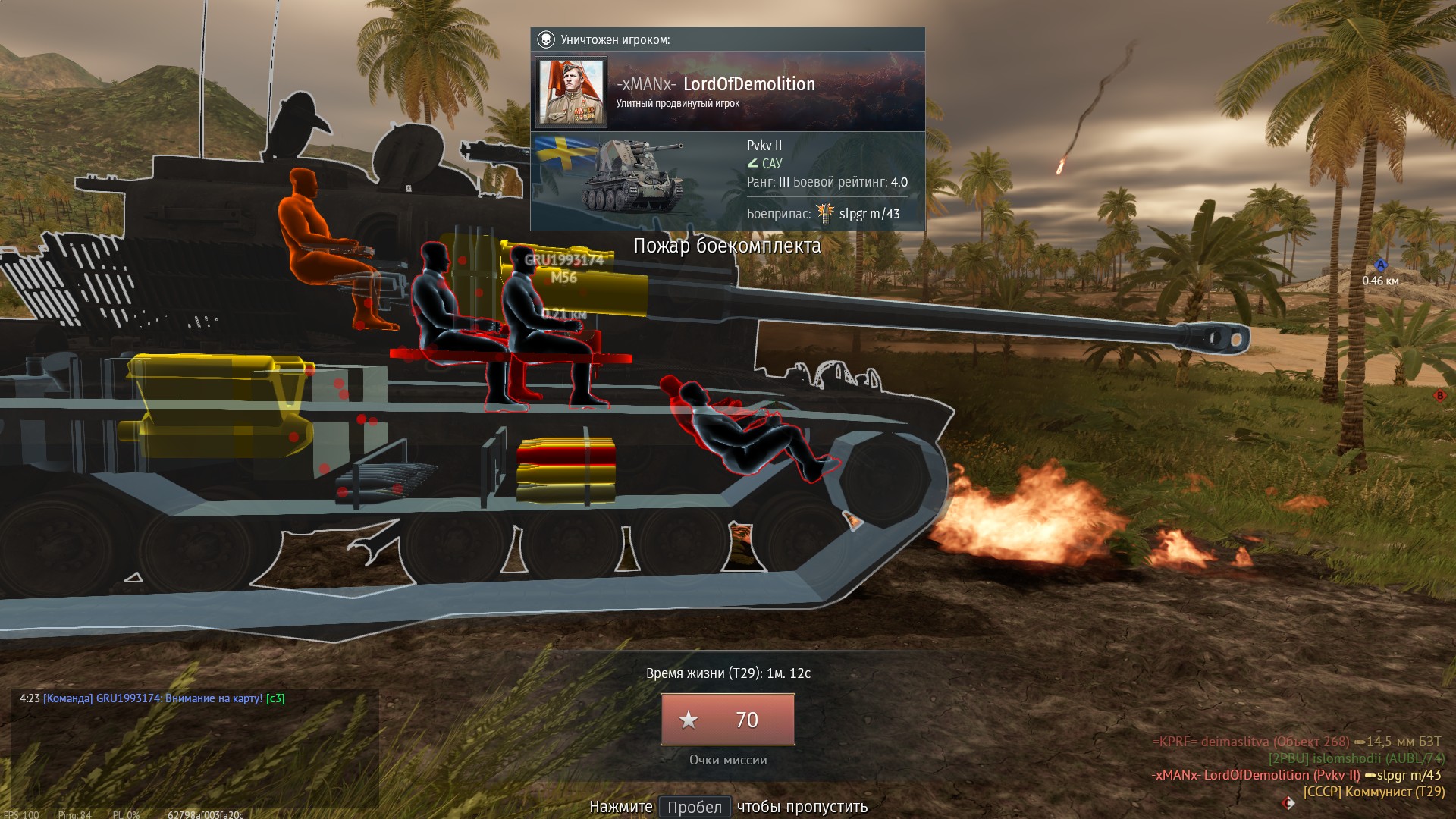Click the red capture point B marker
1456x819 pixels.
point(1439,395)
